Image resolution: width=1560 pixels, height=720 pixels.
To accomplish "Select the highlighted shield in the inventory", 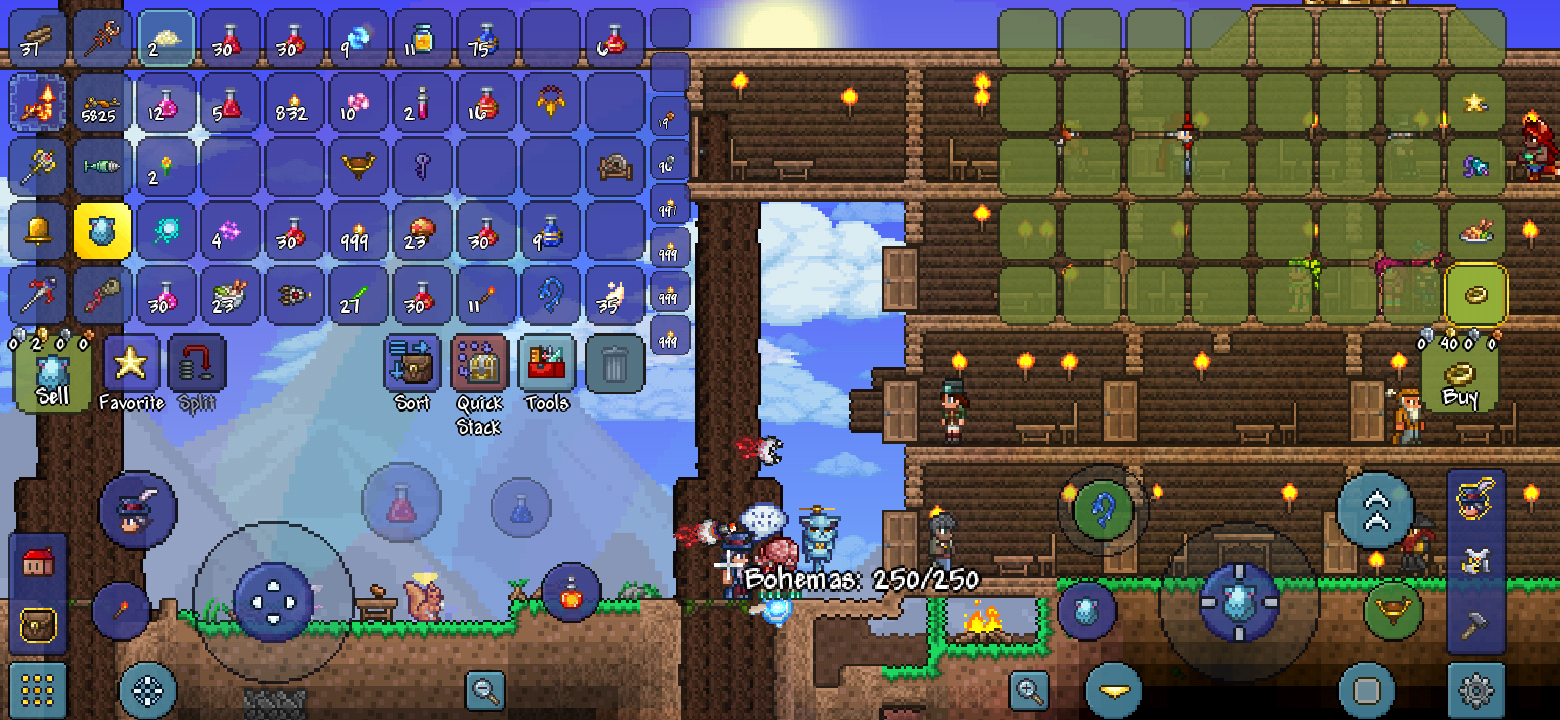I will (x=101, y=231).
